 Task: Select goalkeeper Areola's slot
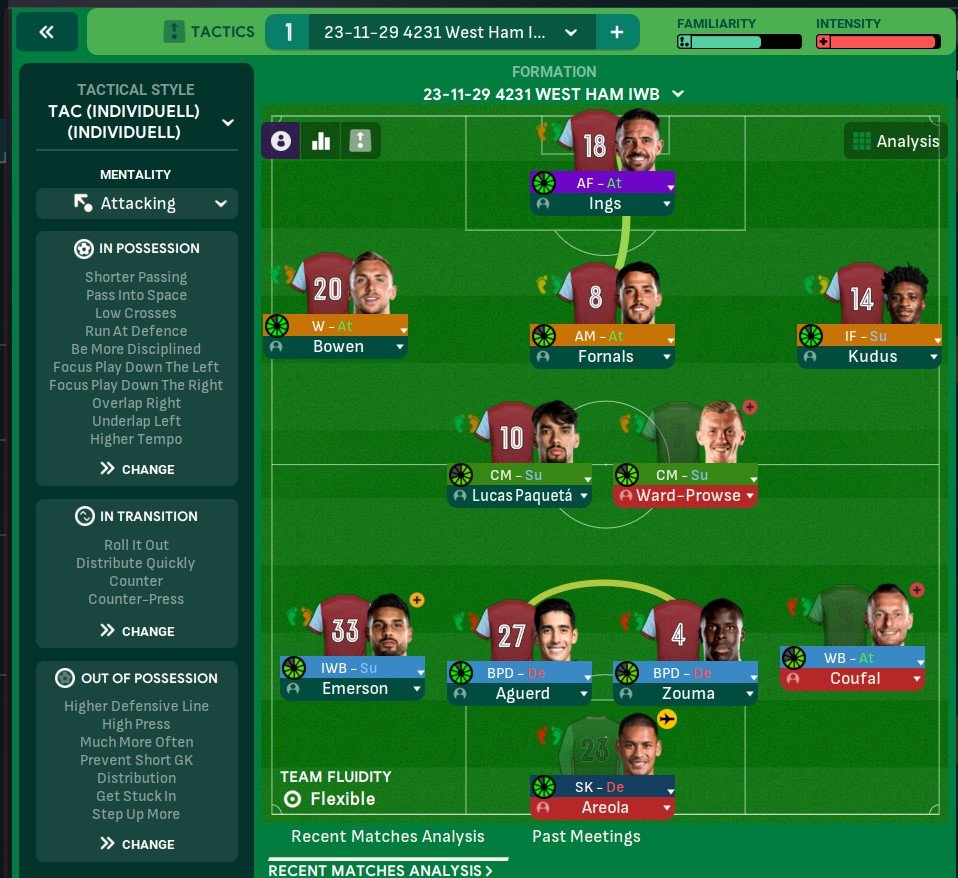pyautogui.click(x=605, y=806)
